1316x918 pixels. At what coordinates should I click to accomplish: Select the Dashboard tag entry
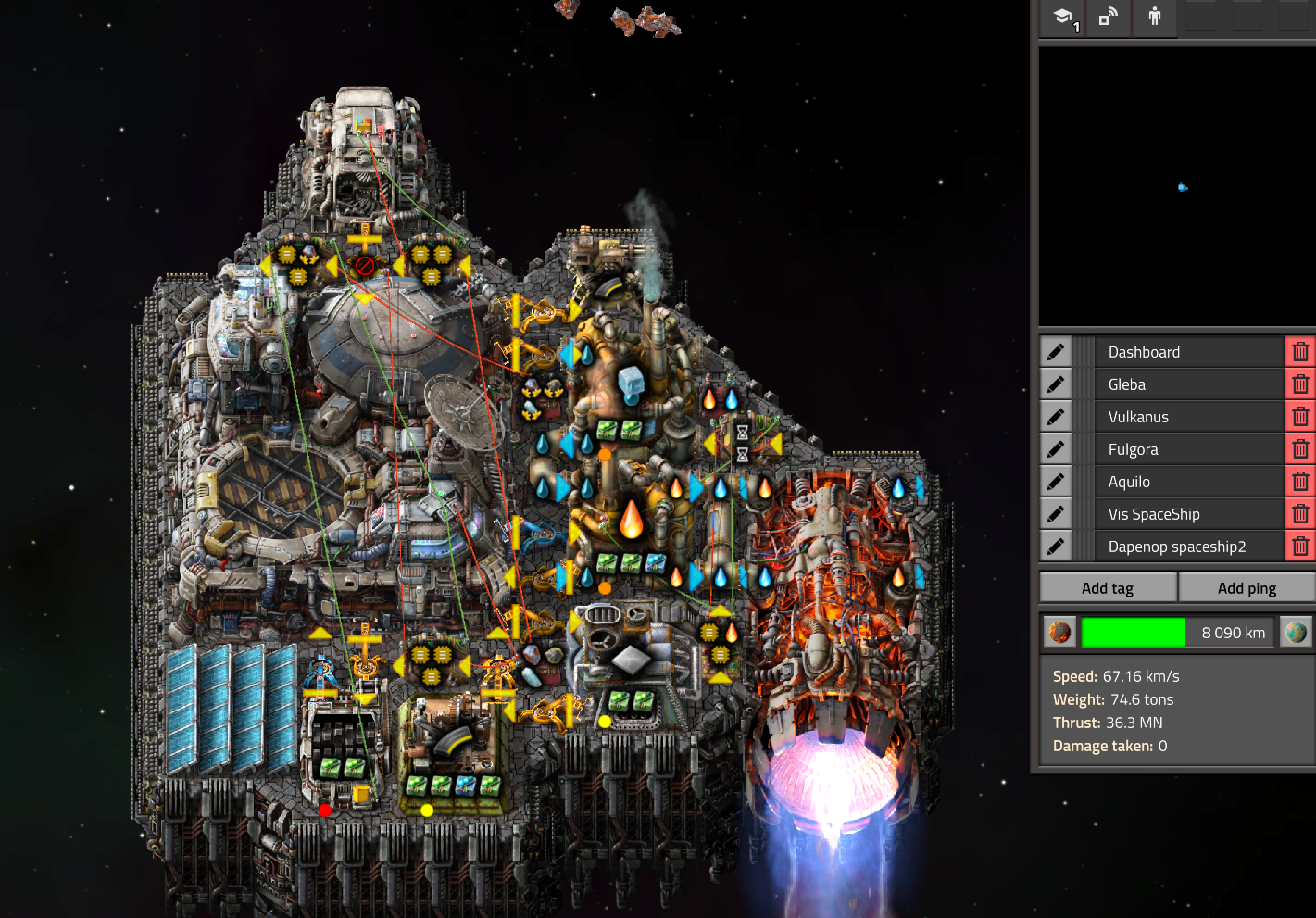click(1189, 352)
